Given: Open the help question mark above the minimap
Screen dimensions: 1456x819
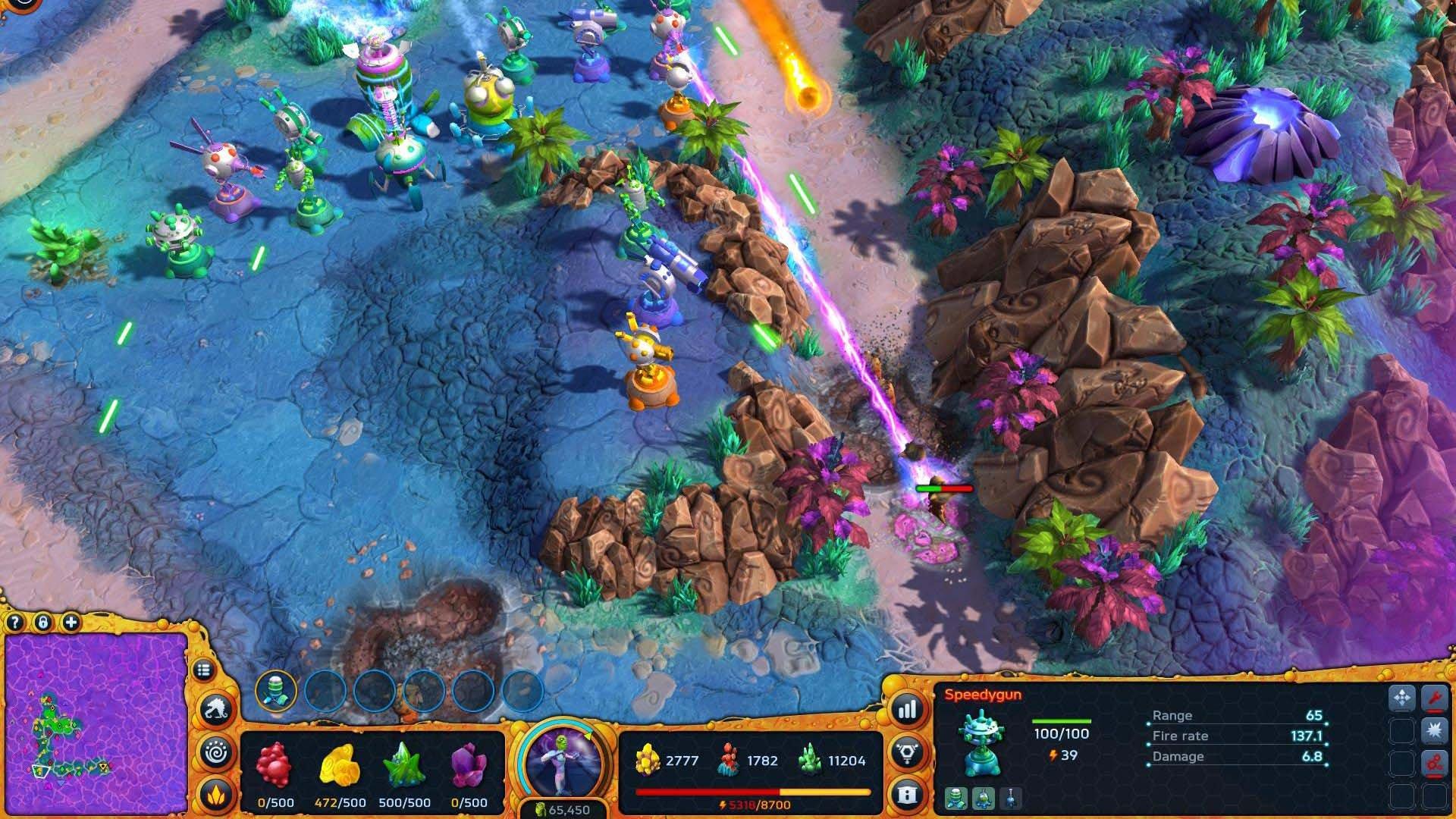Looking at the screenshot, I should [x=14, y=623].
